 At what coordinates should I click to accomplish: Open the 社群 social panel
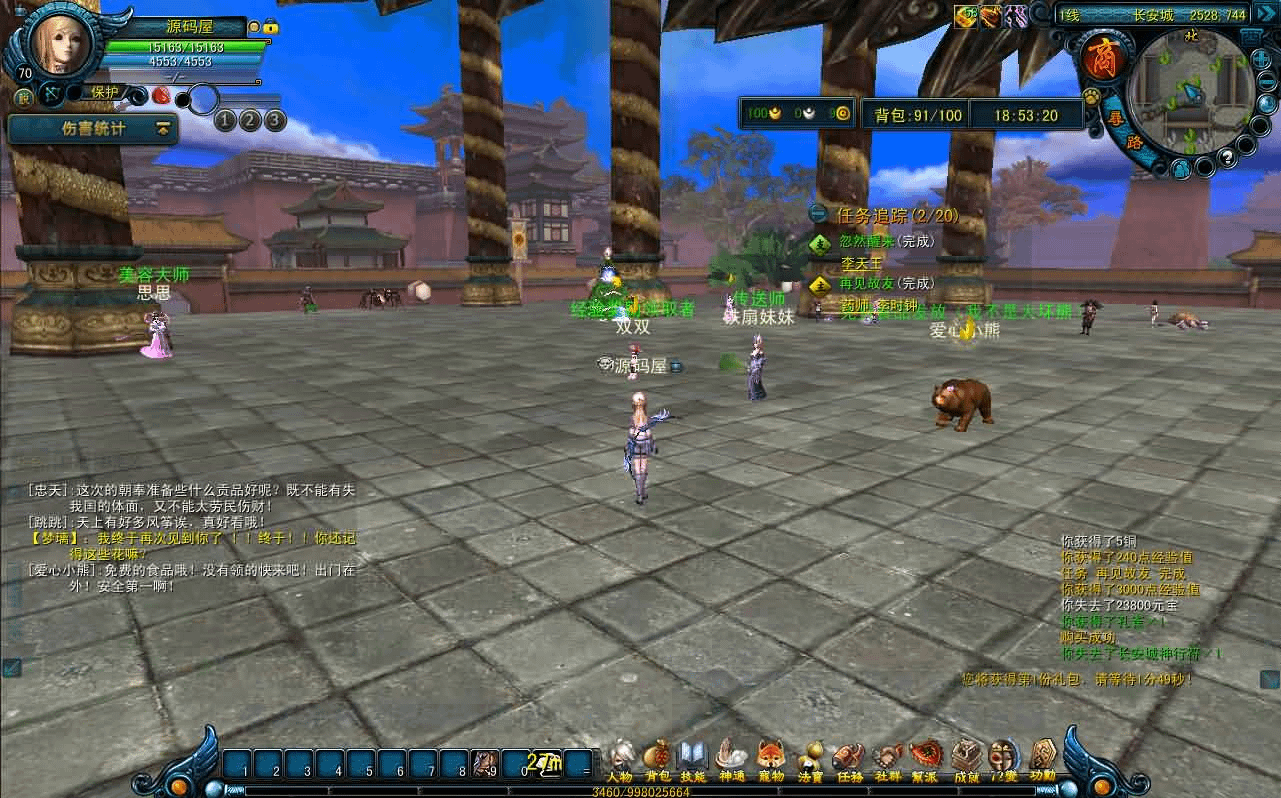pyautogui.click(x=887, y=758)
